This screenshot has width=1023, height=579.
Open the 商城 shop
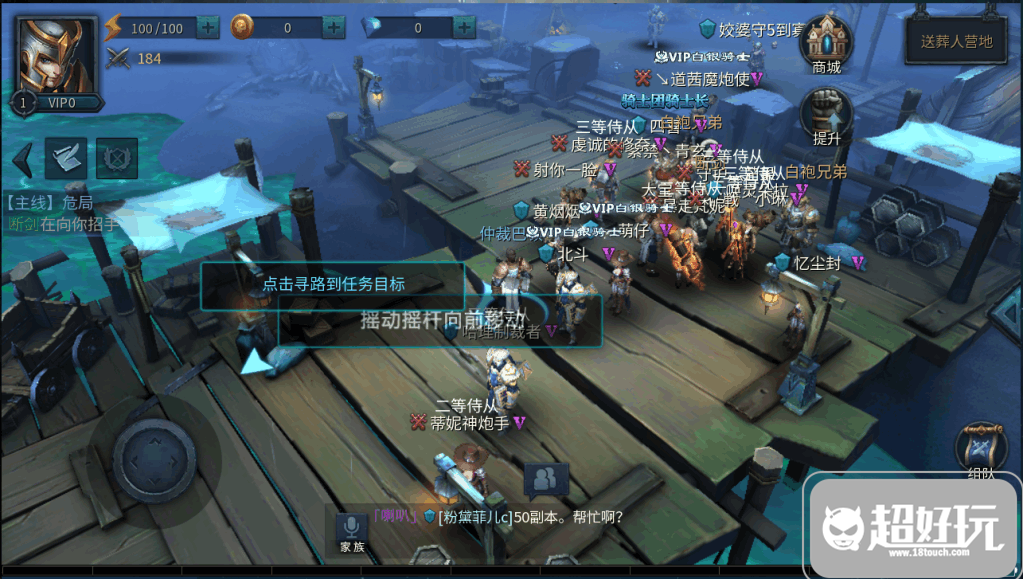(x=827, y=45)
